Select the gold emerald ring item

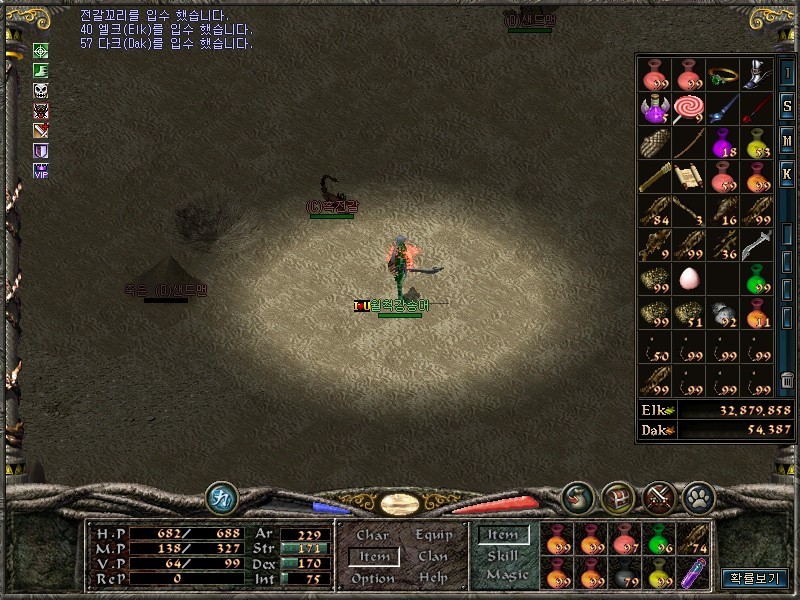pos(723,75)
